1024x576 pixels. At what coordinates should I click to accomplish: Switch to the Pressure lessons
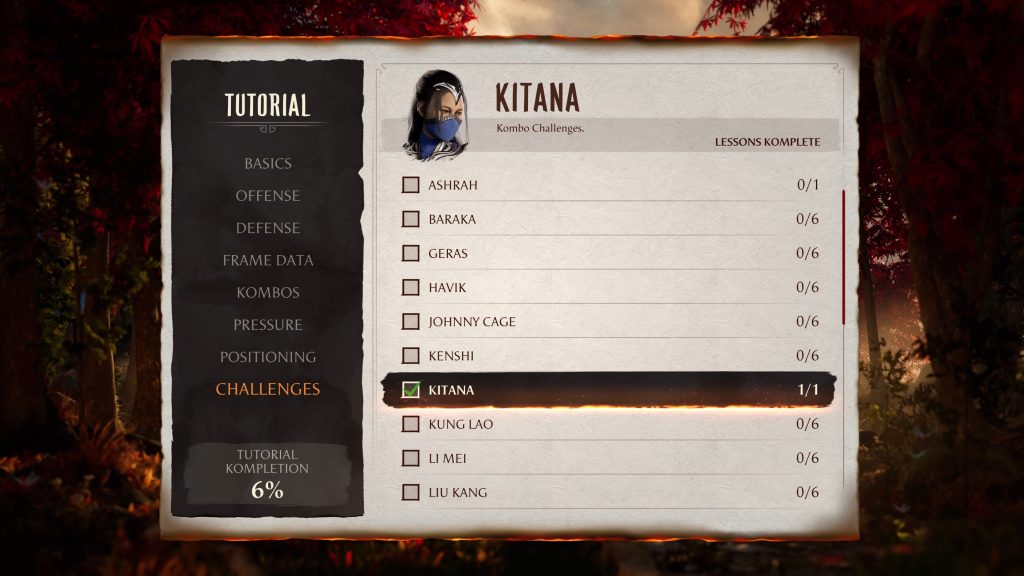click(267, 324)
